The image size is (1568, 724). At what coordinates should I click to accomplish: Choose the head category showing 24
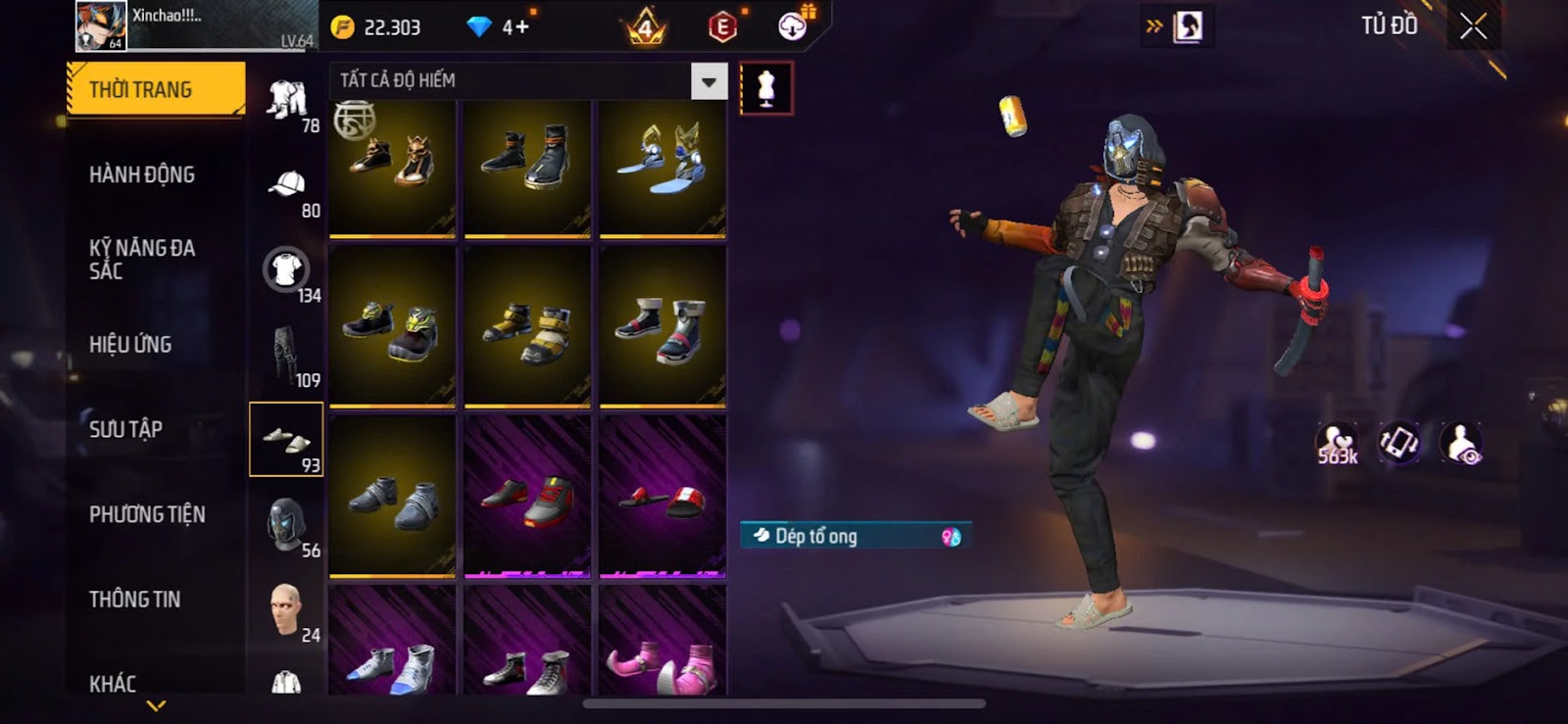coord(285,609)
